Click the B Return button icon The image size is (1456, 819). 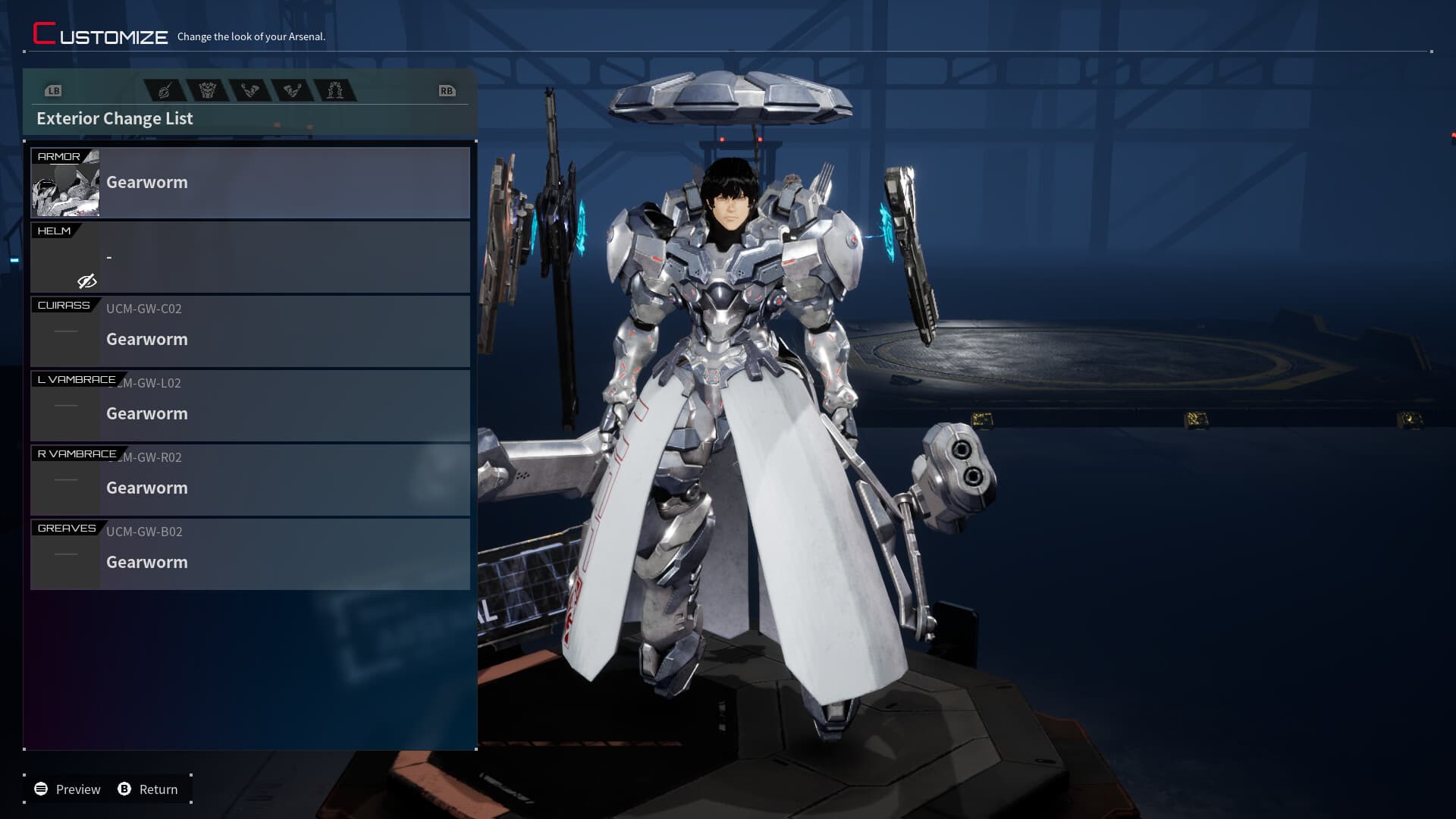pyautogui.click(x=124, y=789)
